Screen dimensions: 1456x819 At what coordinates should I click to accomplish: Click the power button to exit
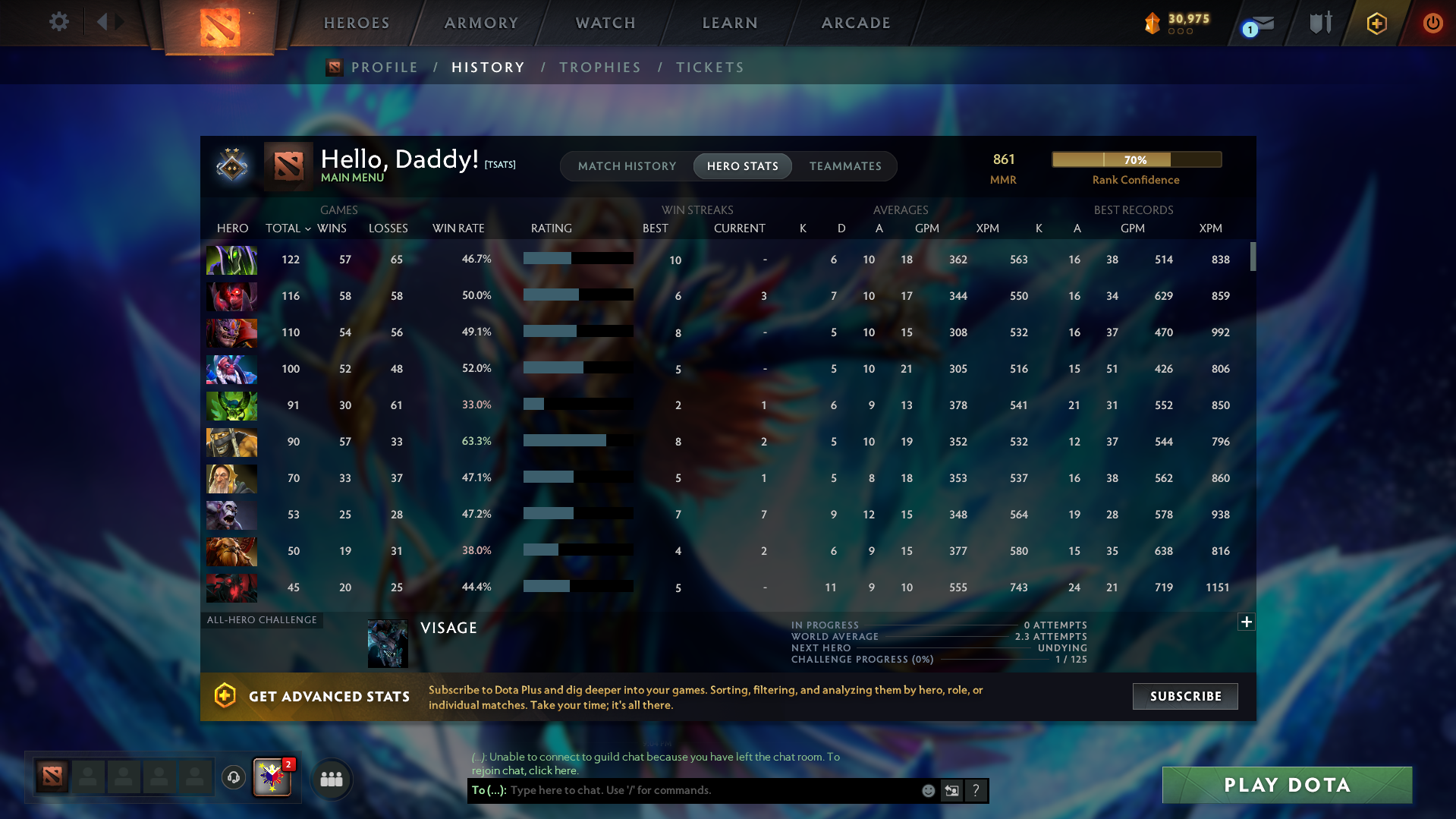tap(1432, 23)
